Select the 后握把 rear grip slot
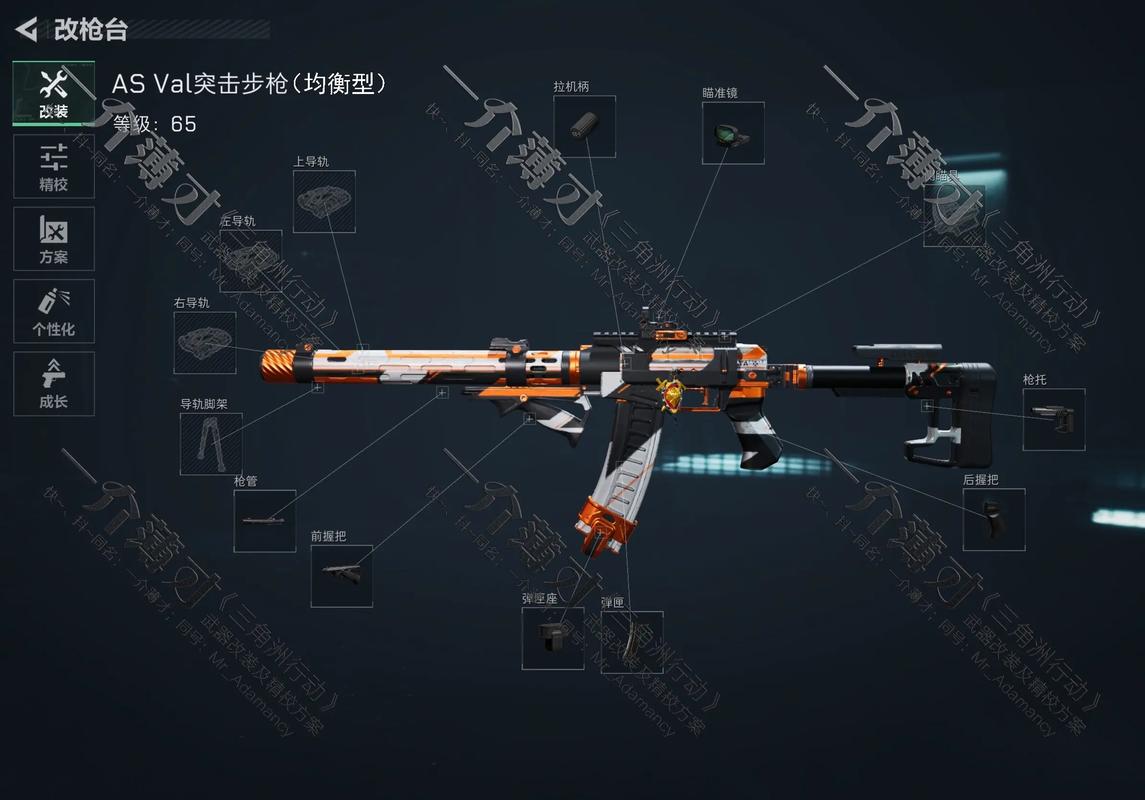The width and height of the screenshot is (1145, 800). 993,520
